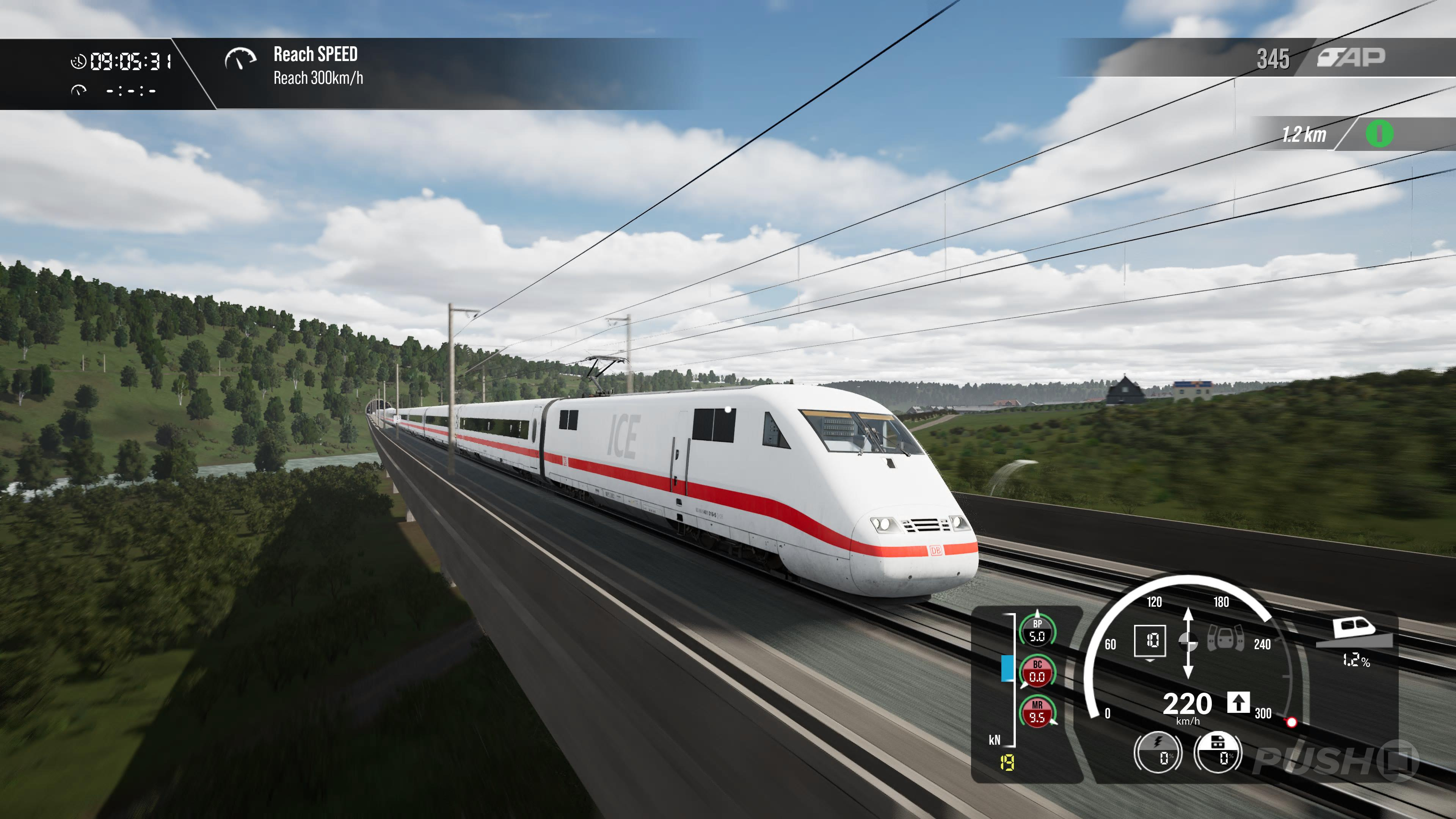Select the BC brake cylinder gauge

pyautogui.click(x=1037, y=671)
